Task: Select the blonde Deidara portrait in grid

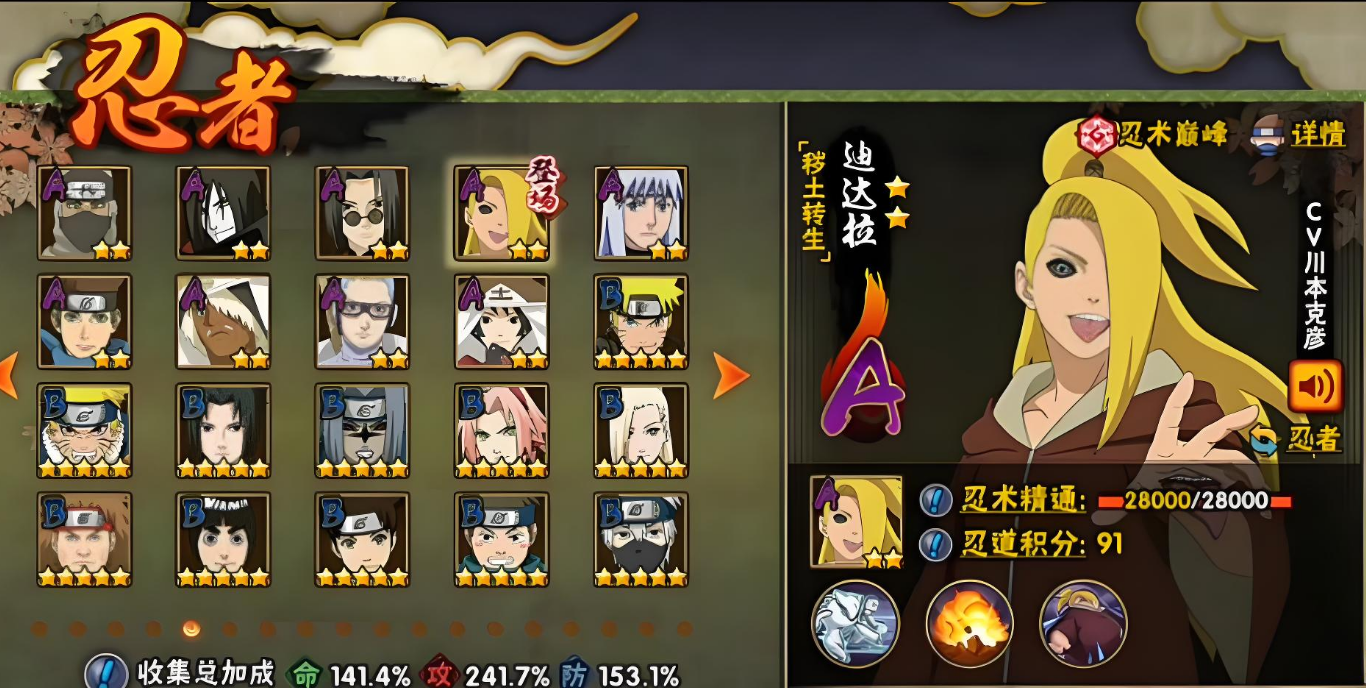Action: click(501, 213)
